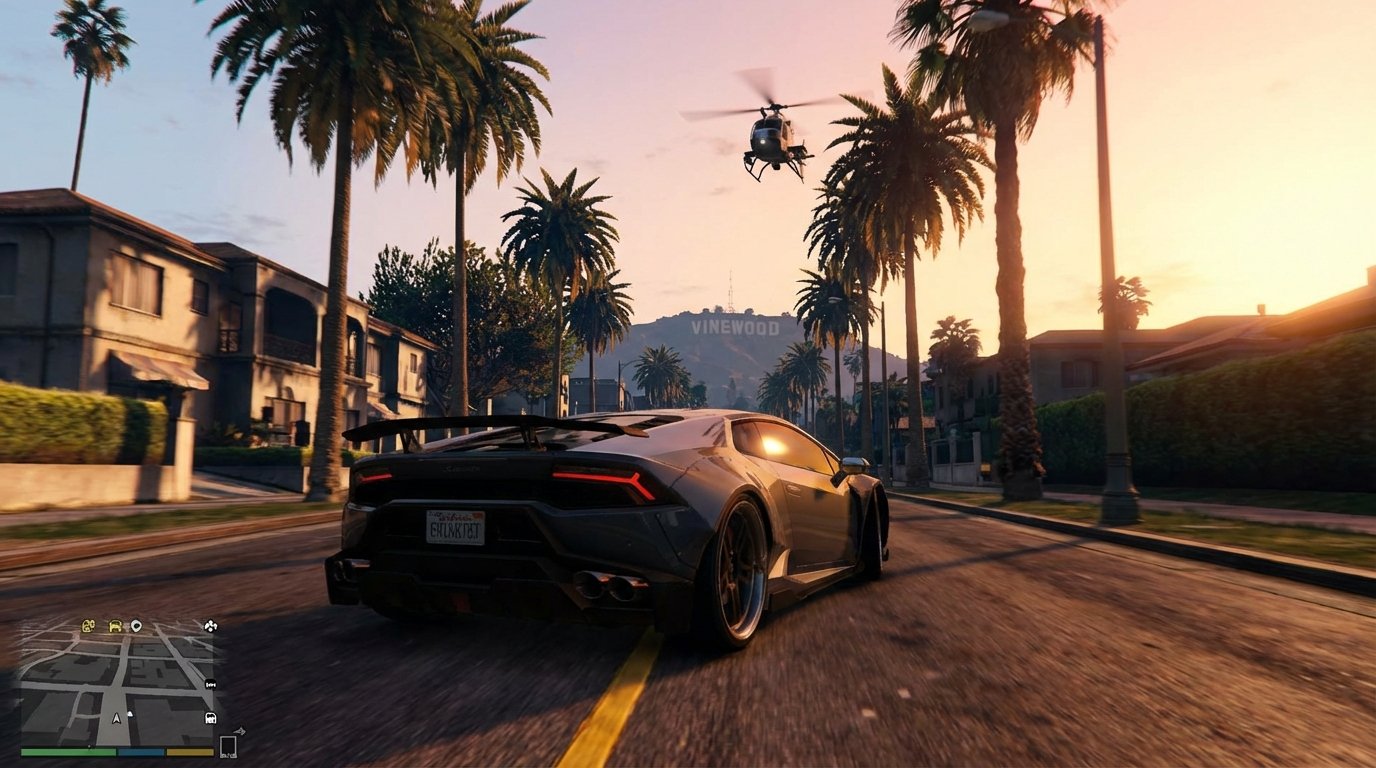The image size is (1376, 768).
Task: Select the player direction arrow on the minimap
Action: pos(116,718)
